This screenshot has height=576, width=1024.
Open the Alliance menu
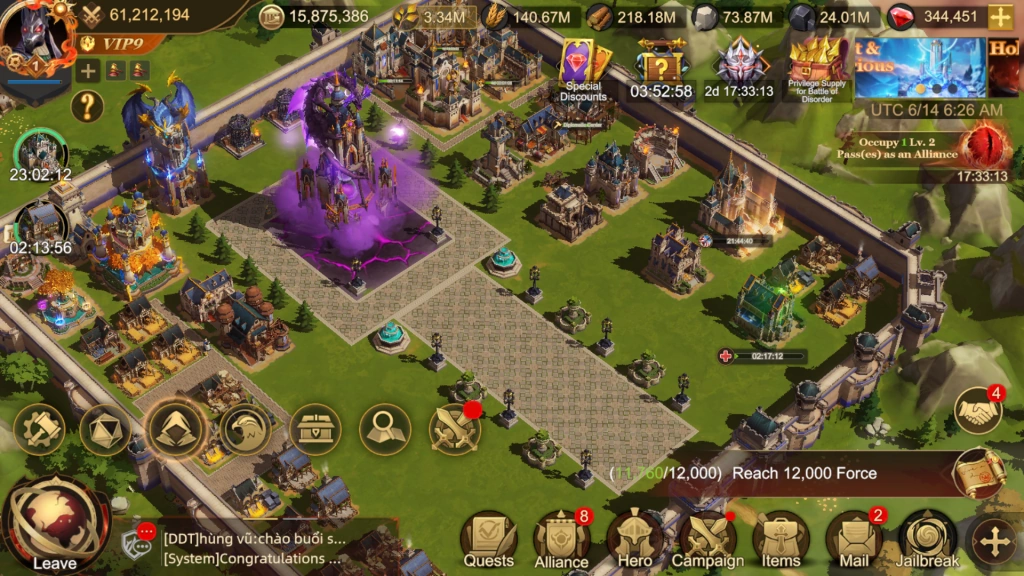click(x=561, y=540)
